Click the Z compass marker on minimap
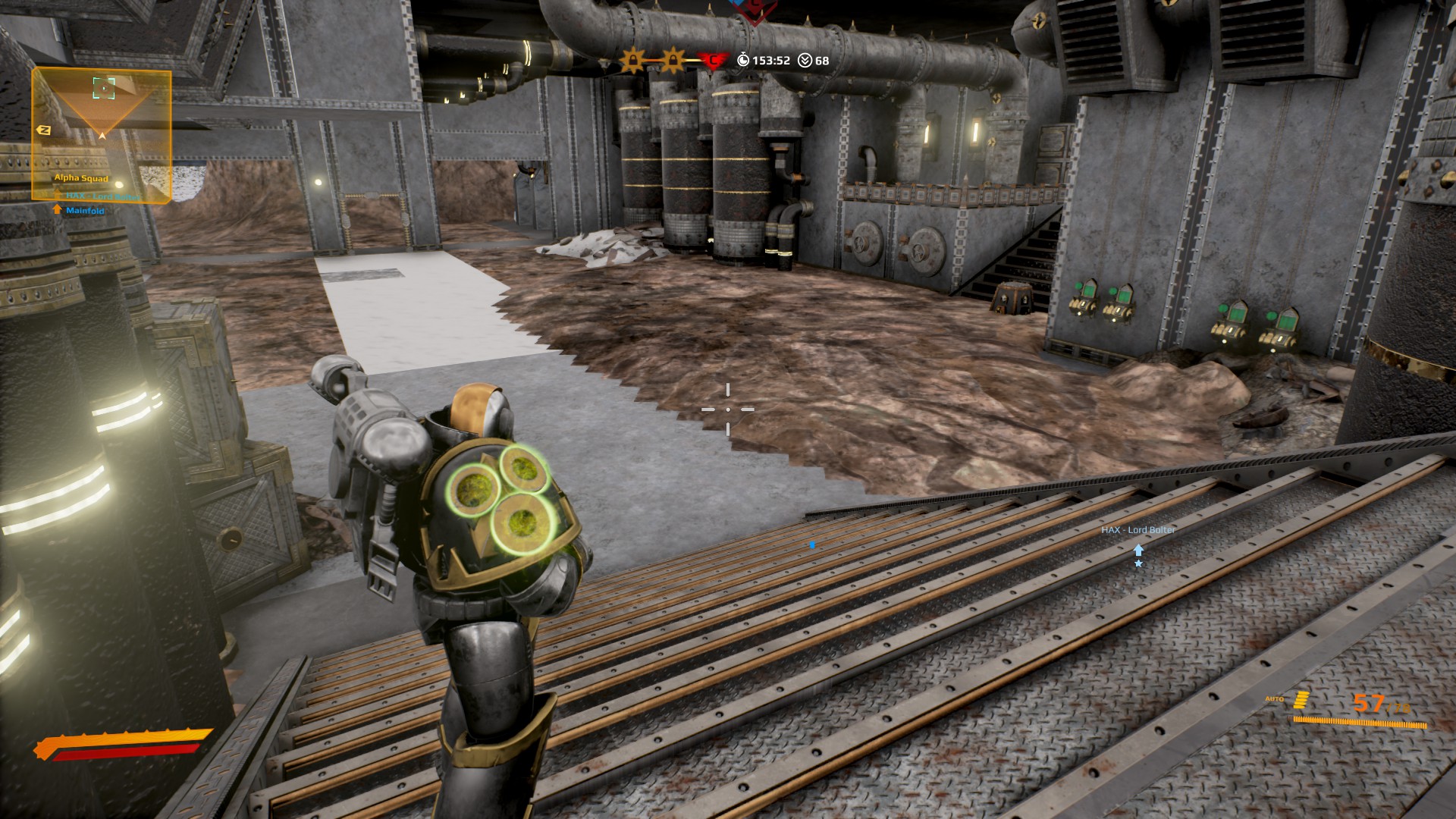The height and width of the screenshot is (819, 1456). (44, 130)
